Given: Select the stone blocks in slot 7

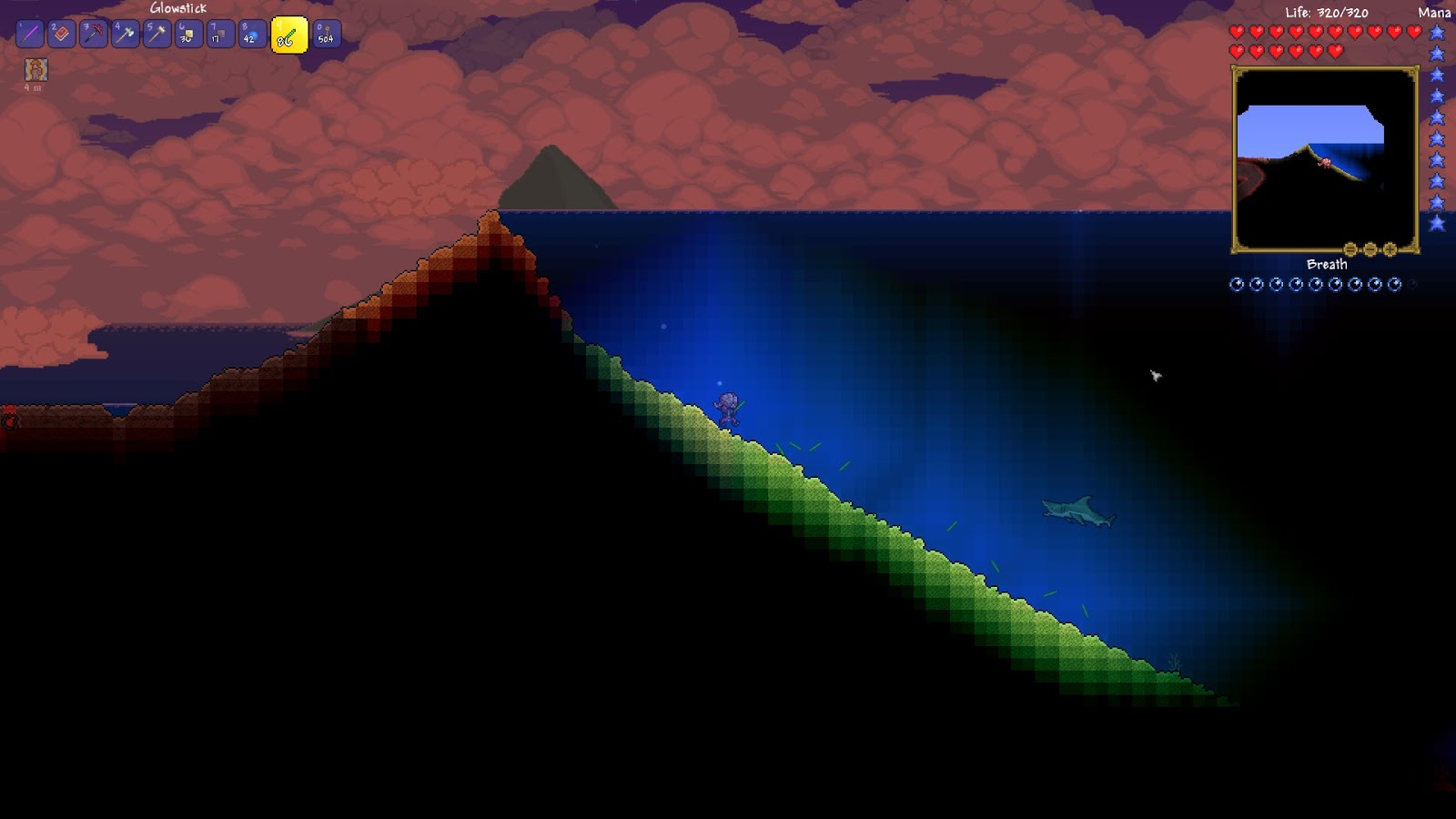Looking at the screenshot, I should 218,35.
